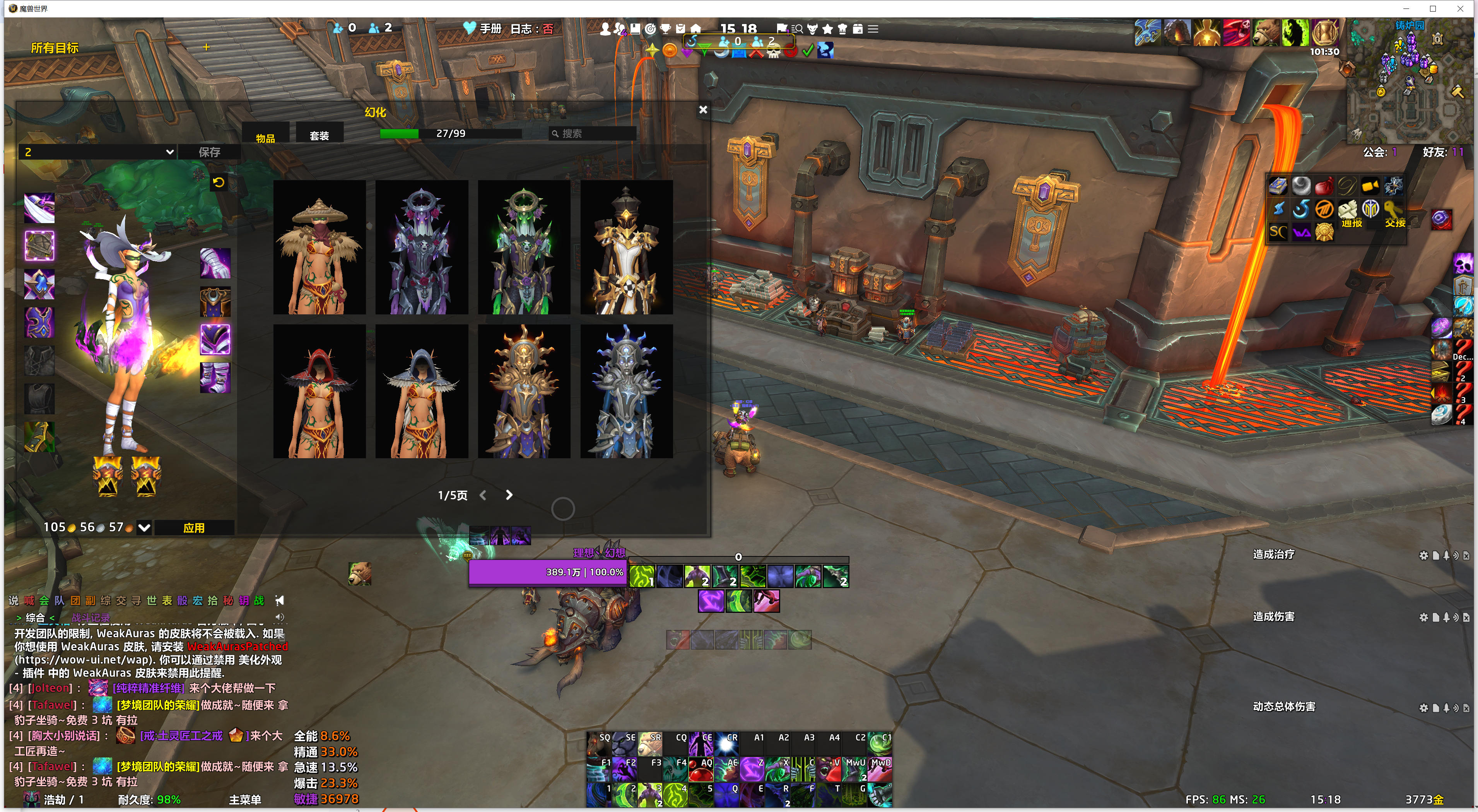Open the outfit dropdown labeled 2
The width and height of the screenshot is (1478, 812).
coord(98,152)
